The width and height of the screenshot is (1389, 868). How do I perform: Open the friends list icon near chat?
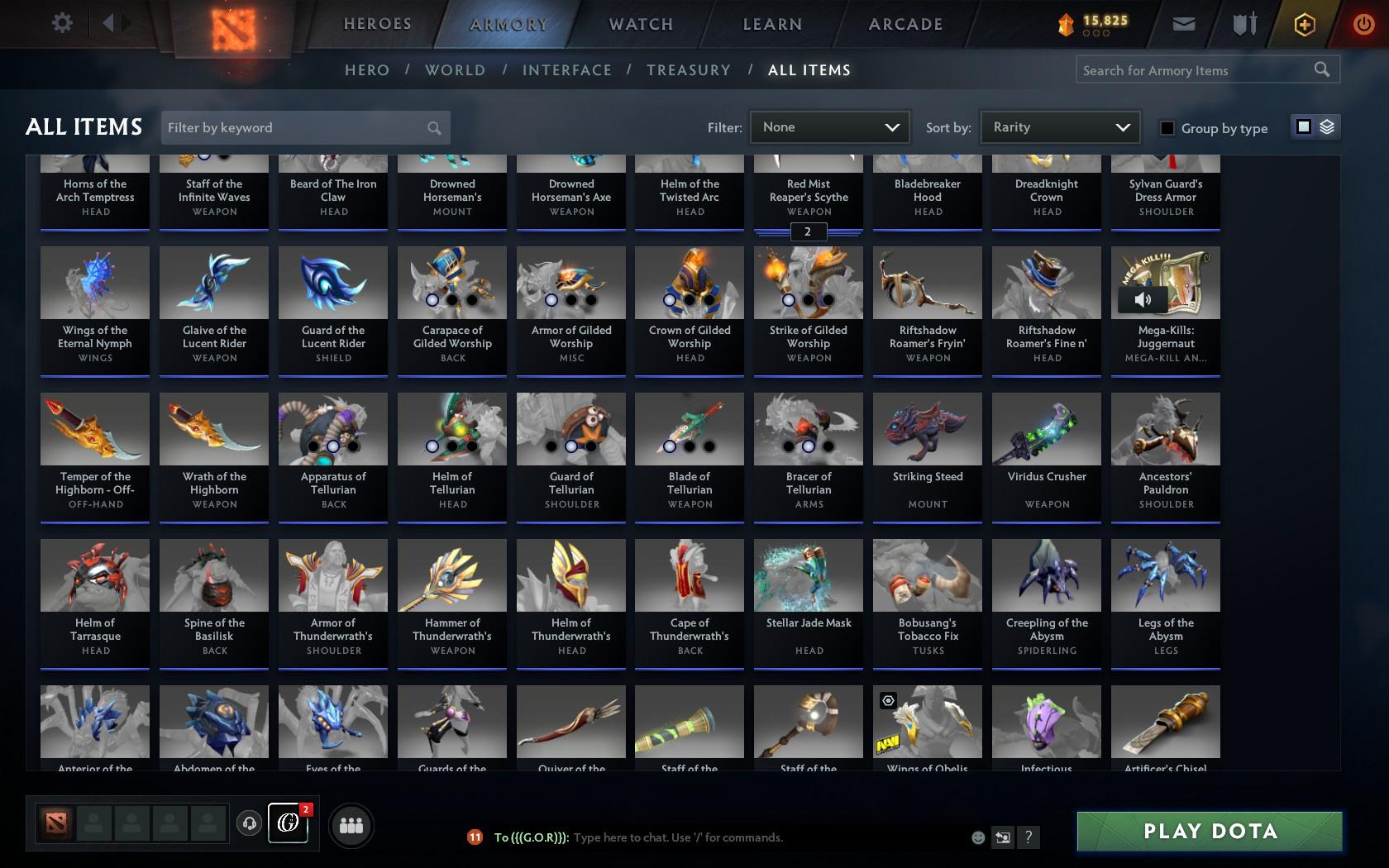(x=351, y=824)
